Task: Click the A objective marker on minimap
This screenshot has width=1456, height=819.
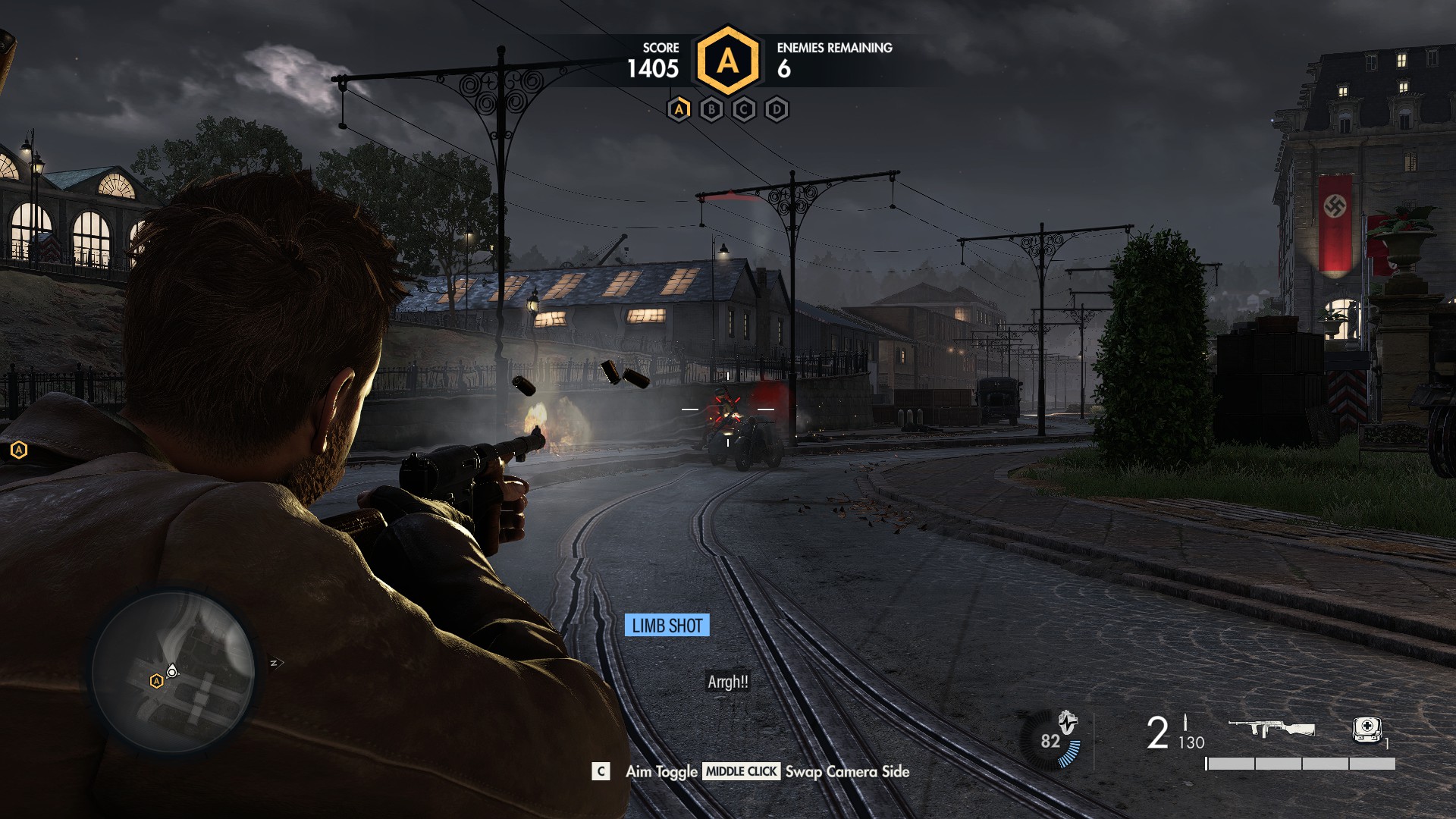Action: 156,681
